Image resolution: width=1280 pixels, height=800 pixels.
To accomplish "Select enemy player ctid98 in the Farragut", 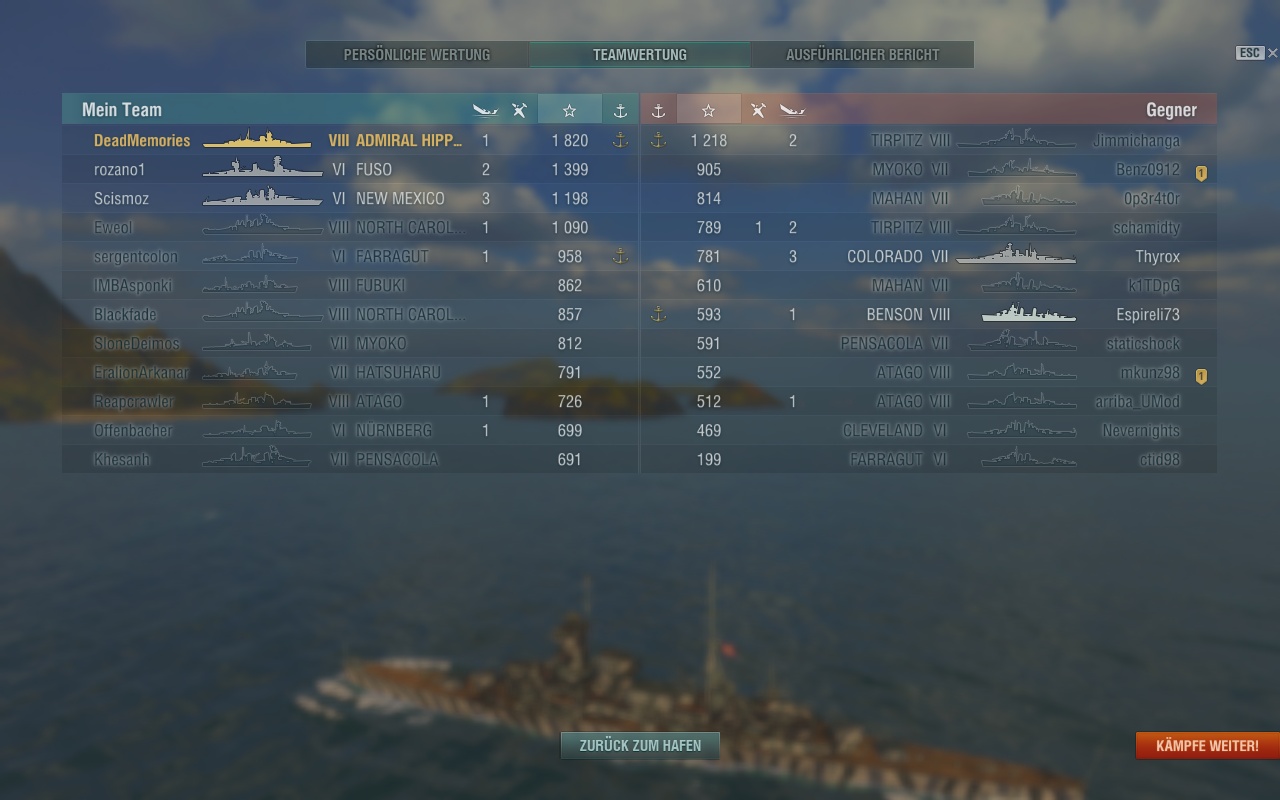I will (x=1159, y=460).
